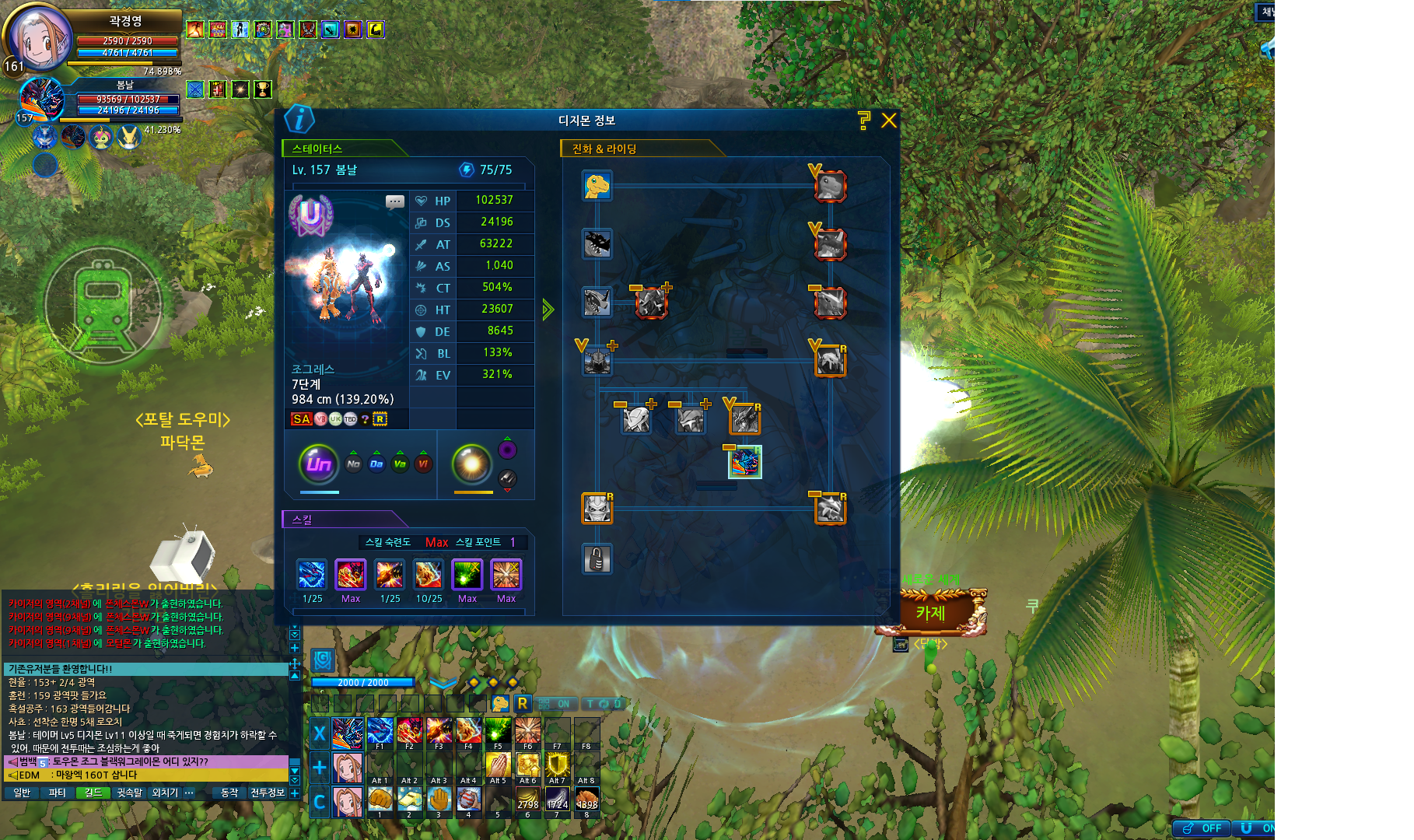The image size is (1414, 840).
Task: Open the 귓속말 whisper chat tab
Action: pyautogui.click(x=129, y=793)
